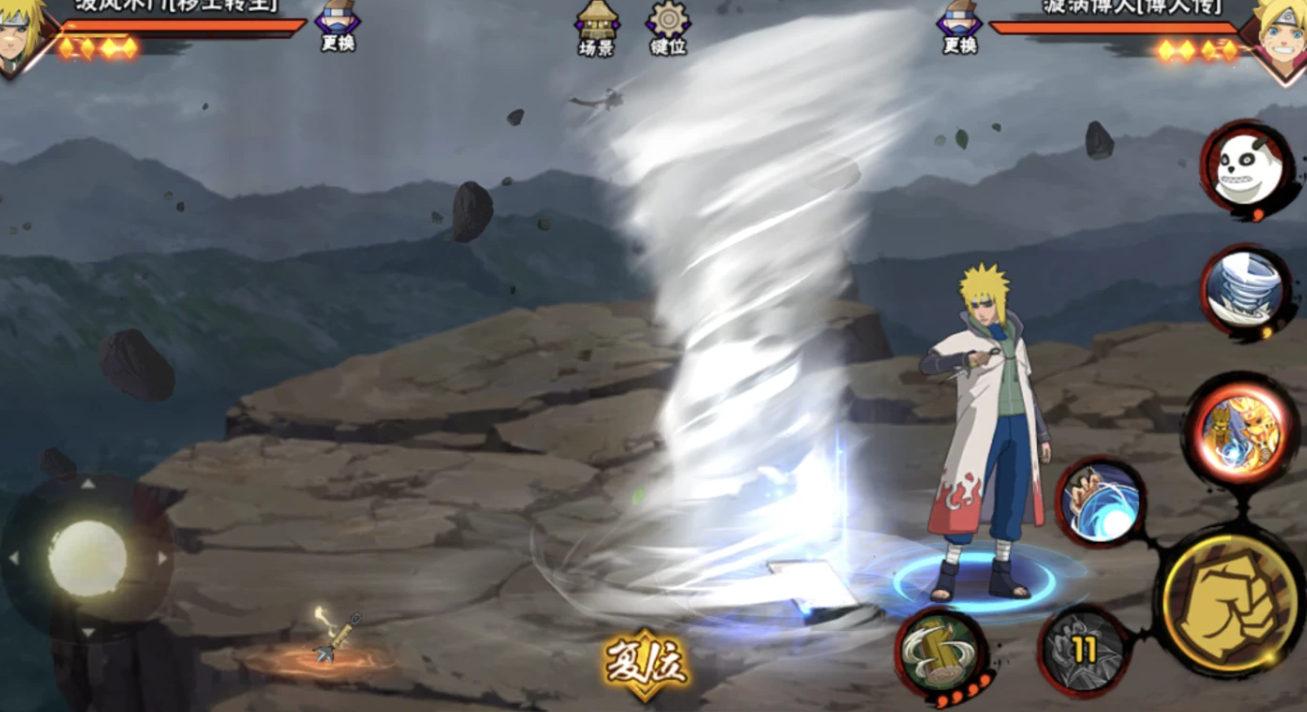This screenshot has width=1307, height=712.
Task: Open the 场景 scene selection
Action: 597,28
